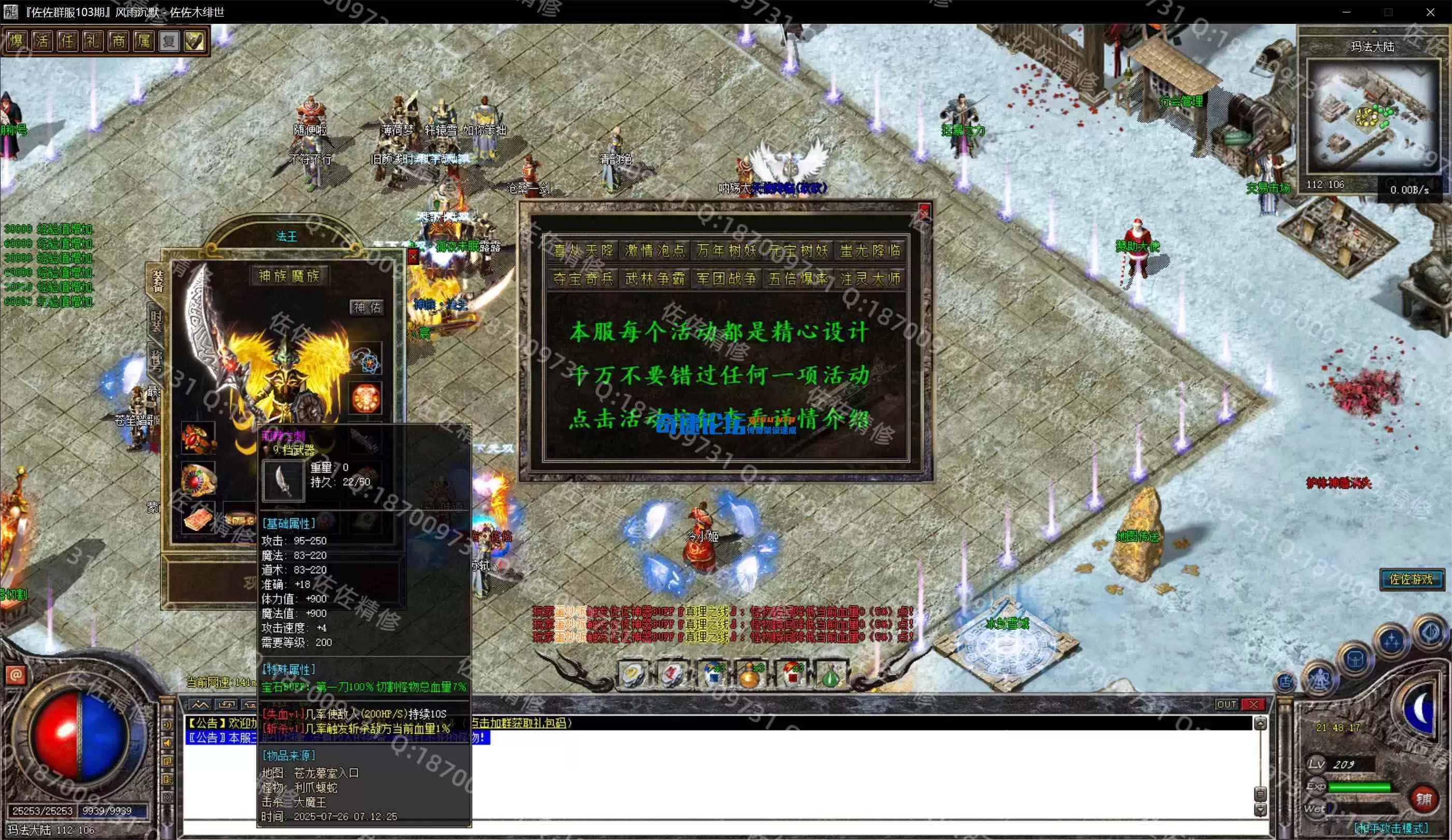Image resolution: width=1452 pixels, height=840 pixels.
Task: Toggle the 和平攻击模式 attack mode label
Action: point(1390,828)
